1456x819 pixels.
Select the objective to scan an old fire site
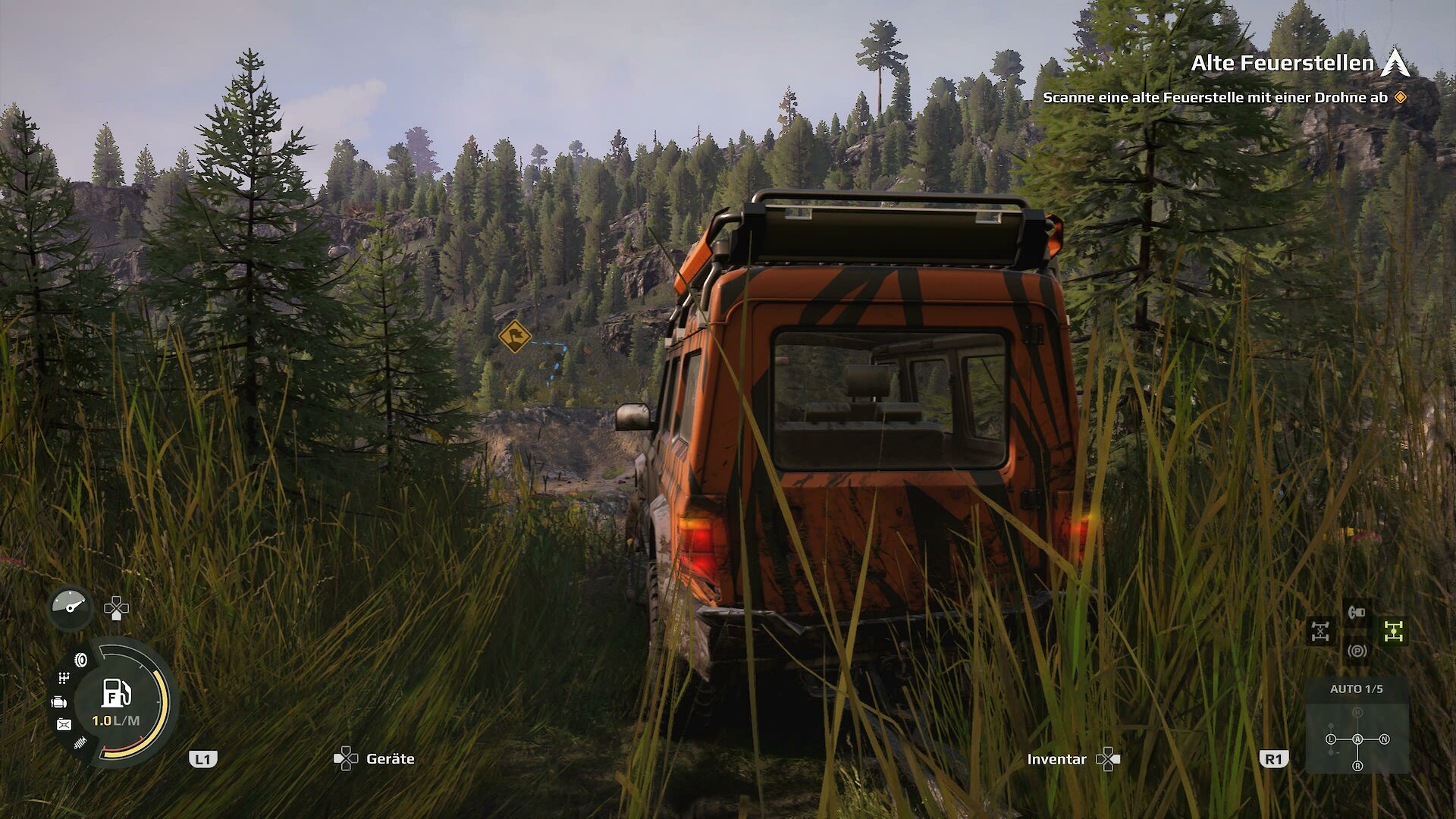pyautogui.click(x=1215, y=98)
